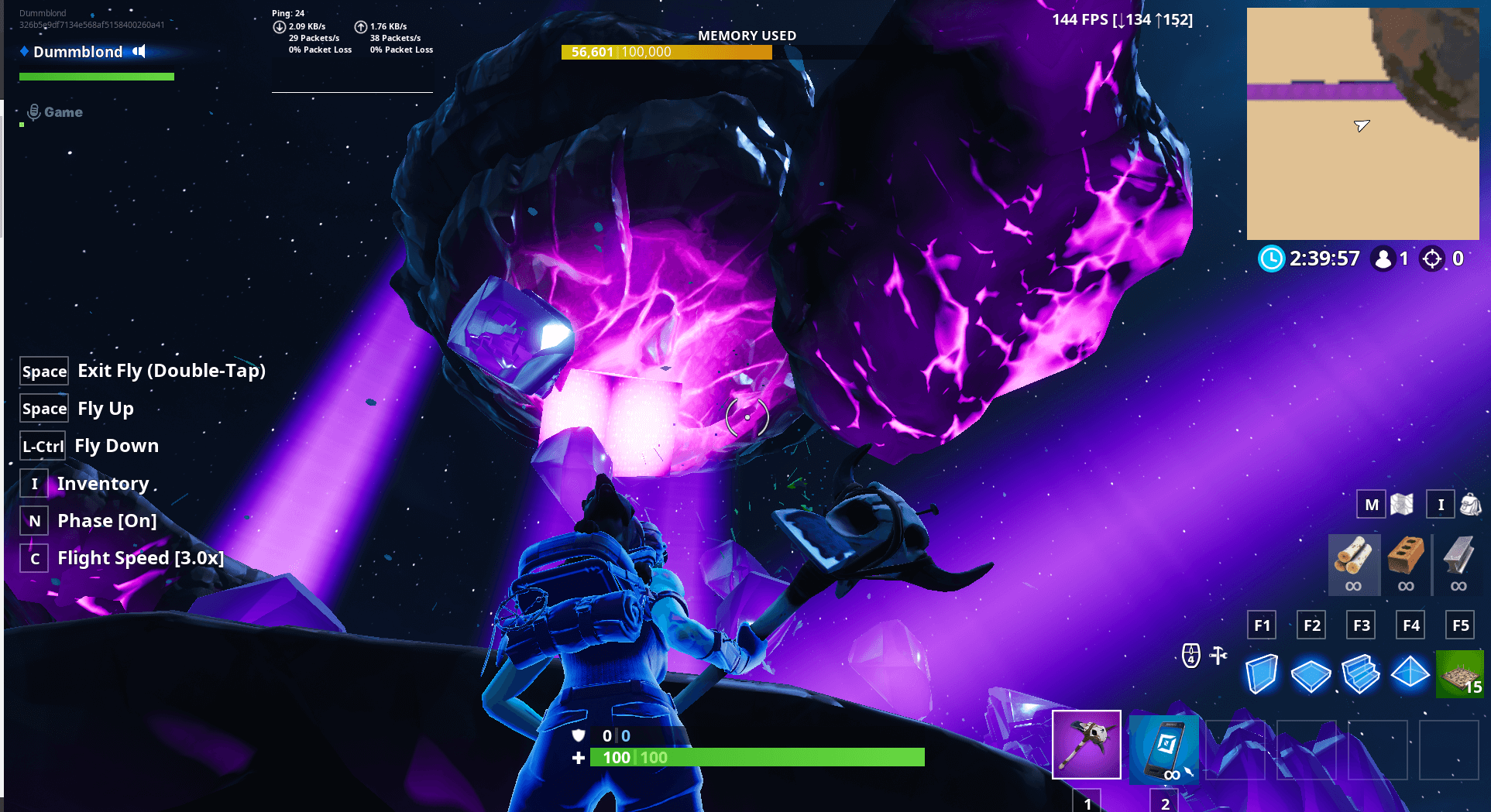Click Dummblond's name banner
Image resolution: width=1491 pixels, height=812 pixels.
[77, 52]
